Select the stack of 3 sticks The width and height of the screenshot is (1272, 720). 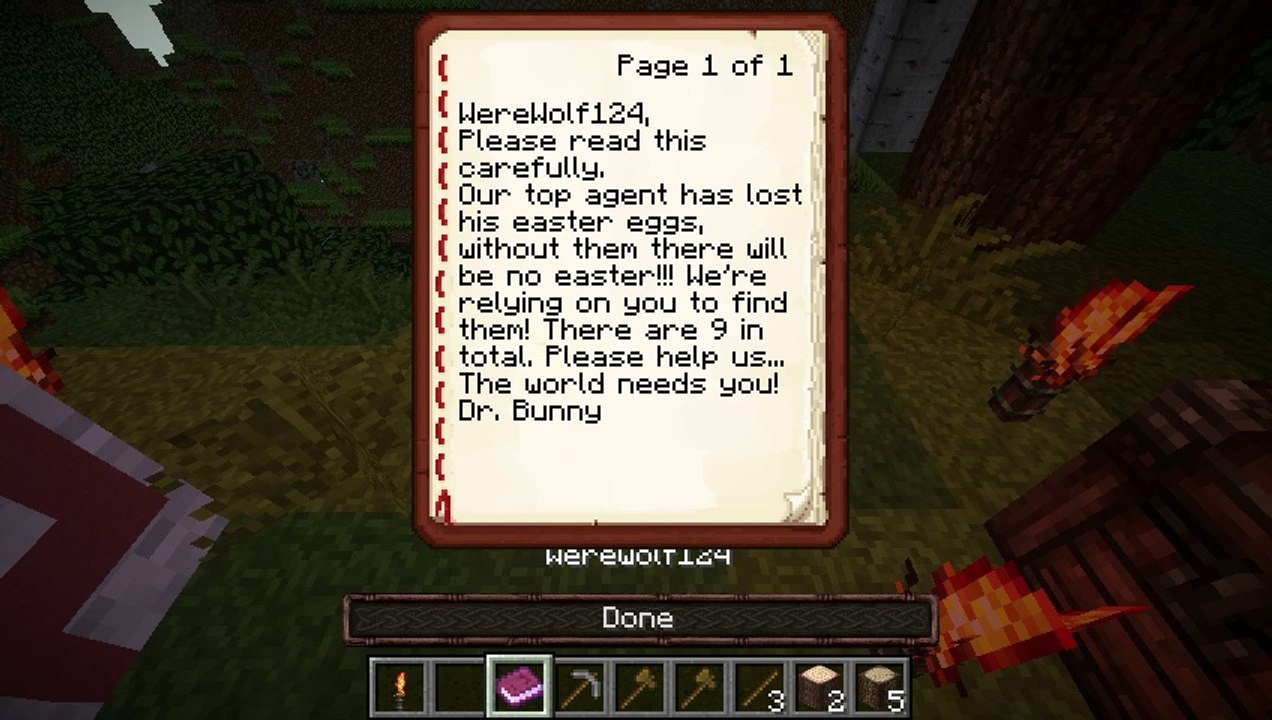[x=759, y=688]
